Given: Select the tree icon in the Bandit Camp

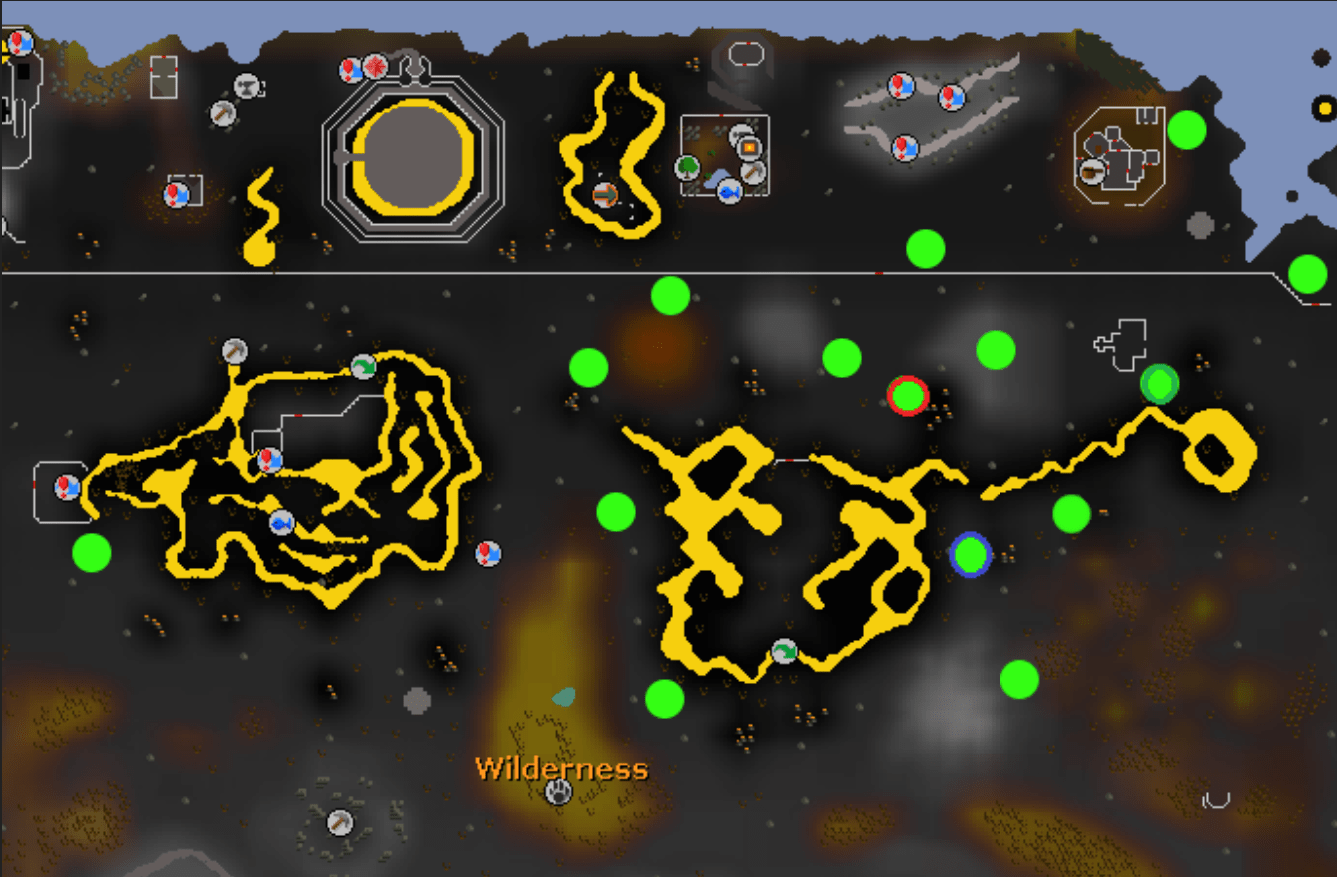Looking at the screenshot, I should pos(687,168).
